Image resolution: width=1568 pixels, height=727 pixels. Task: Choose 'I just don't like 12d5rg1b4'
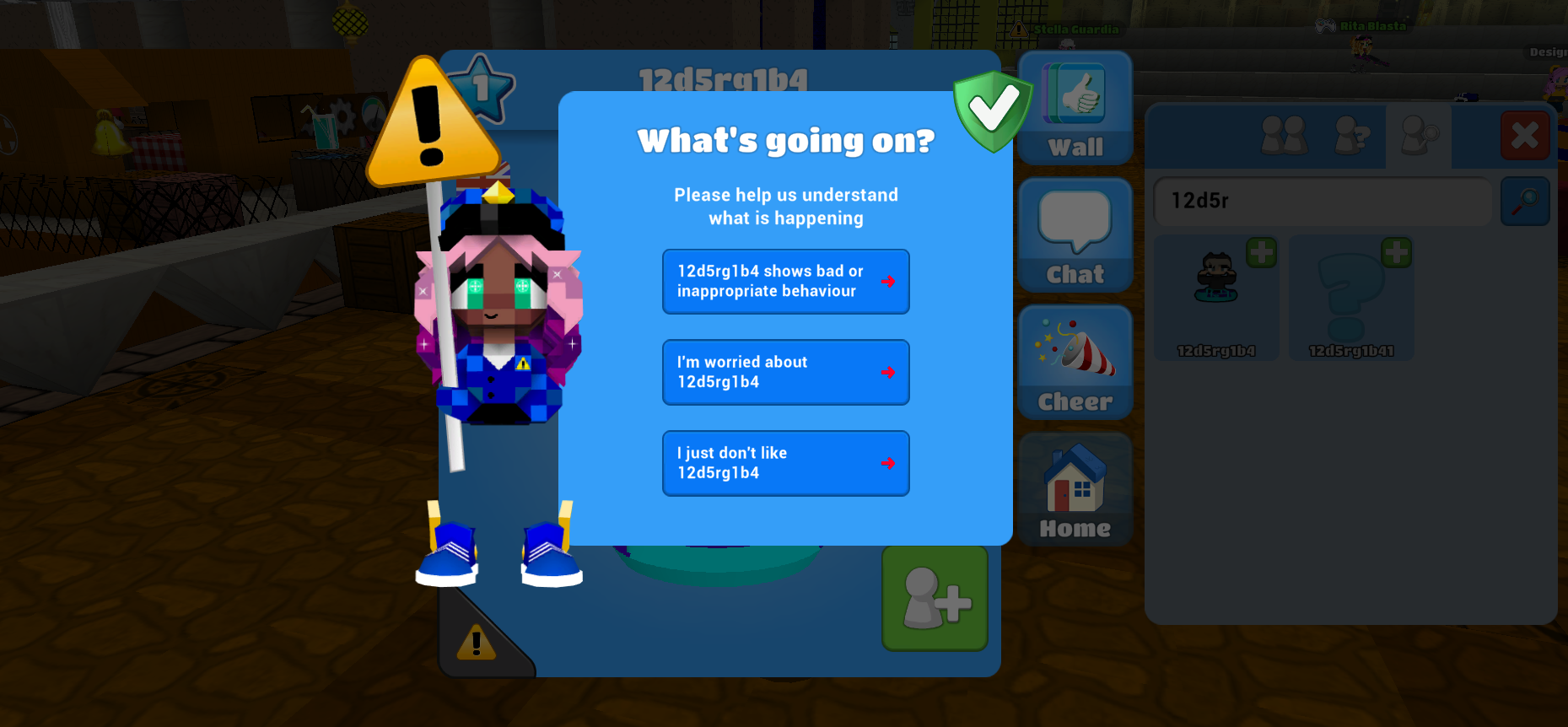point(785,462)
